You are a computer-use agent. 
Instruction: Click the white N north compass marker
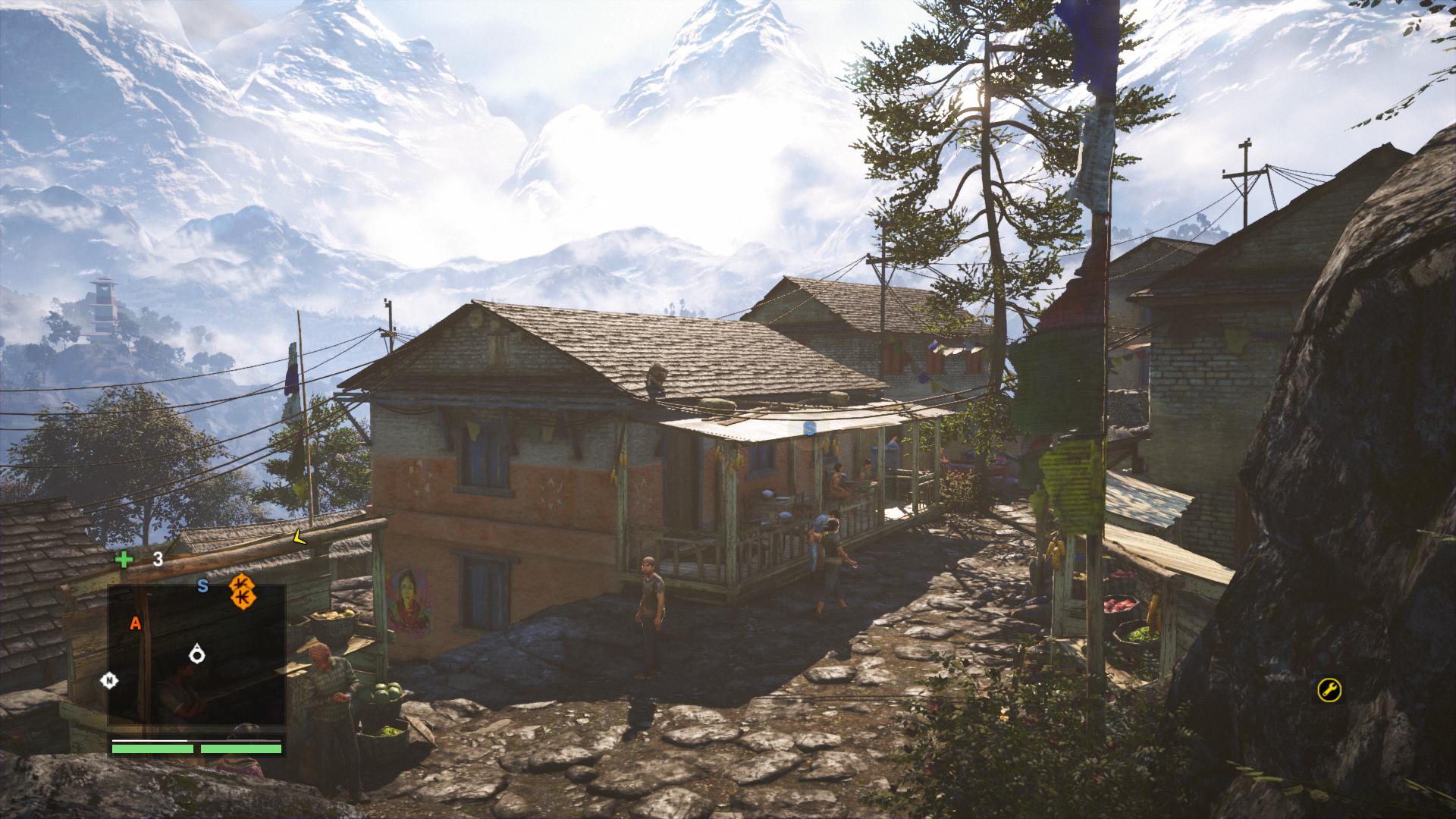(110, 680)
